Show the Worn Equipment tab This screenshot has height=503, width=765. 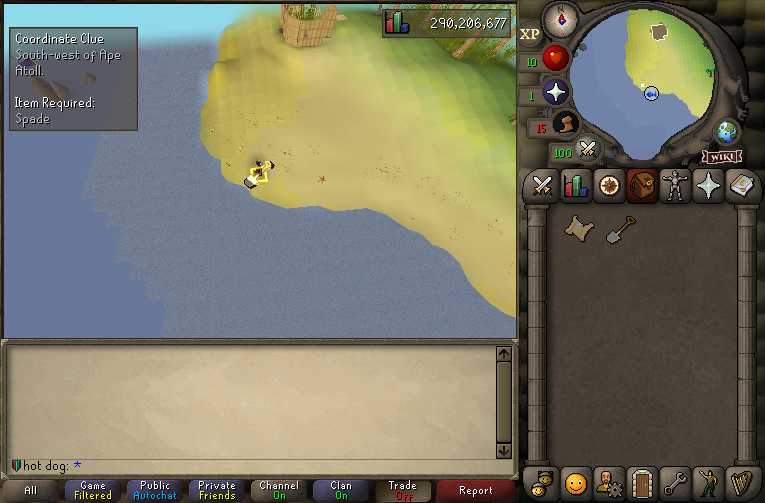[675, 186]
